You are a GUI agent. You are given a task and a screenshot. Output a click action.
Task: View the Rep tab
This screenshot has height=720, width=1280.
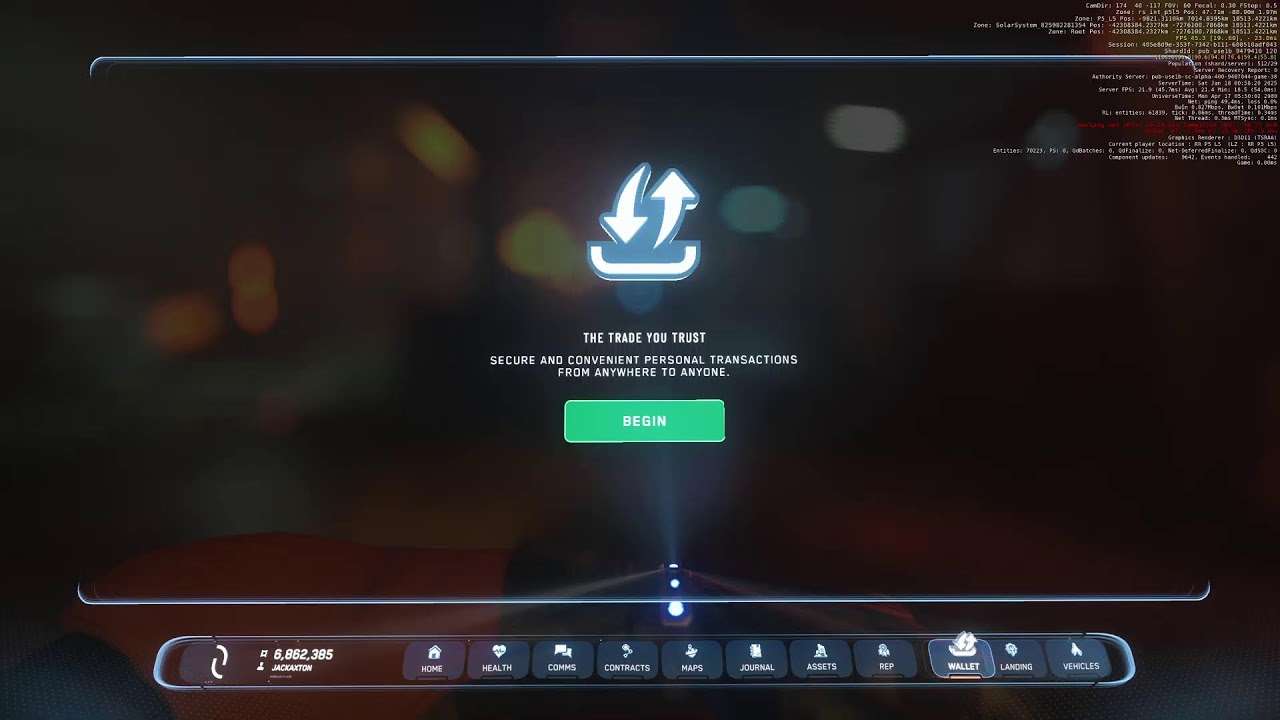point(886,659)
